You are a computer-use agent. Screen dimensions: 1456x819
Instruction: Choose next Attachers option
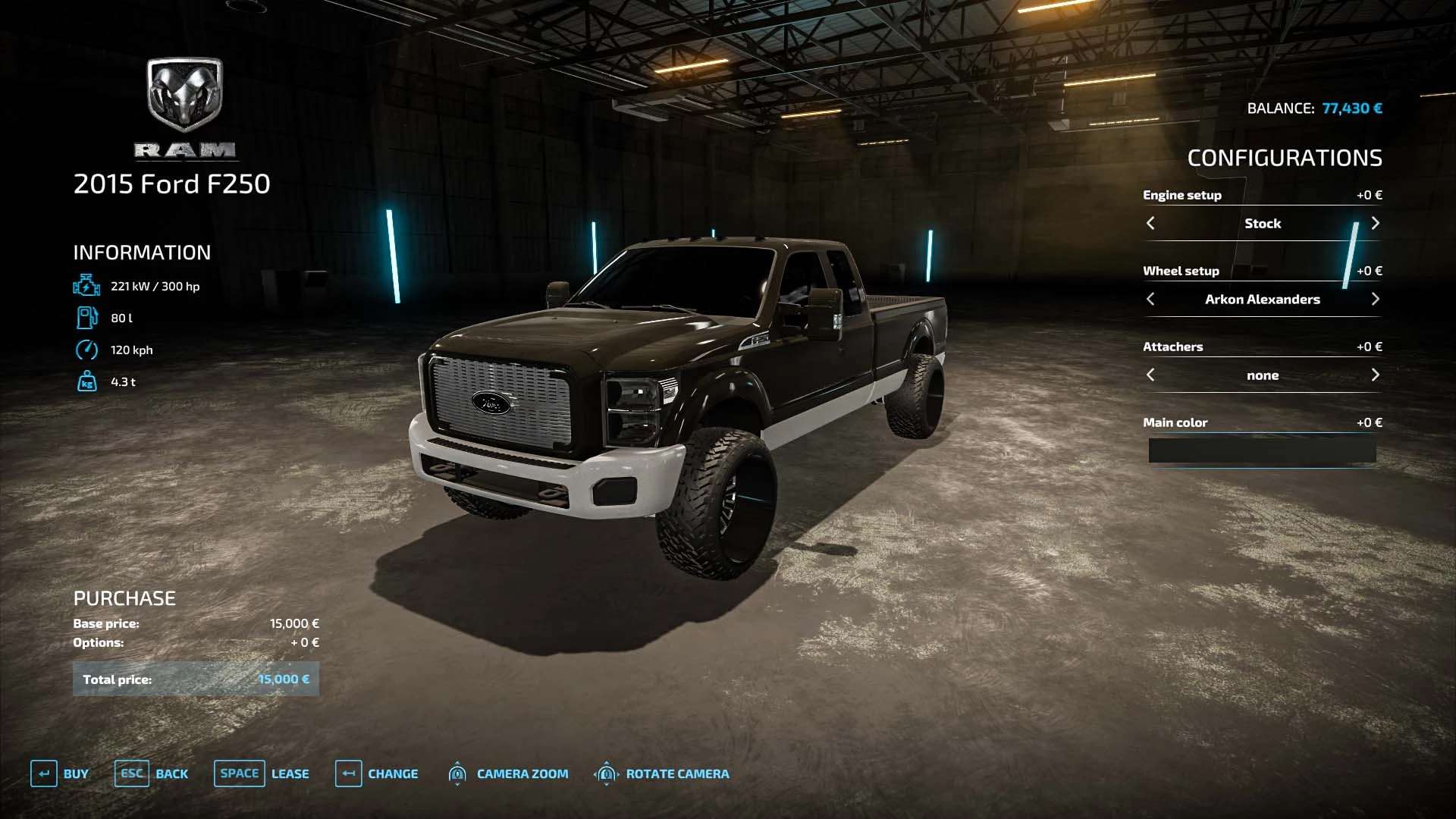1375,375
